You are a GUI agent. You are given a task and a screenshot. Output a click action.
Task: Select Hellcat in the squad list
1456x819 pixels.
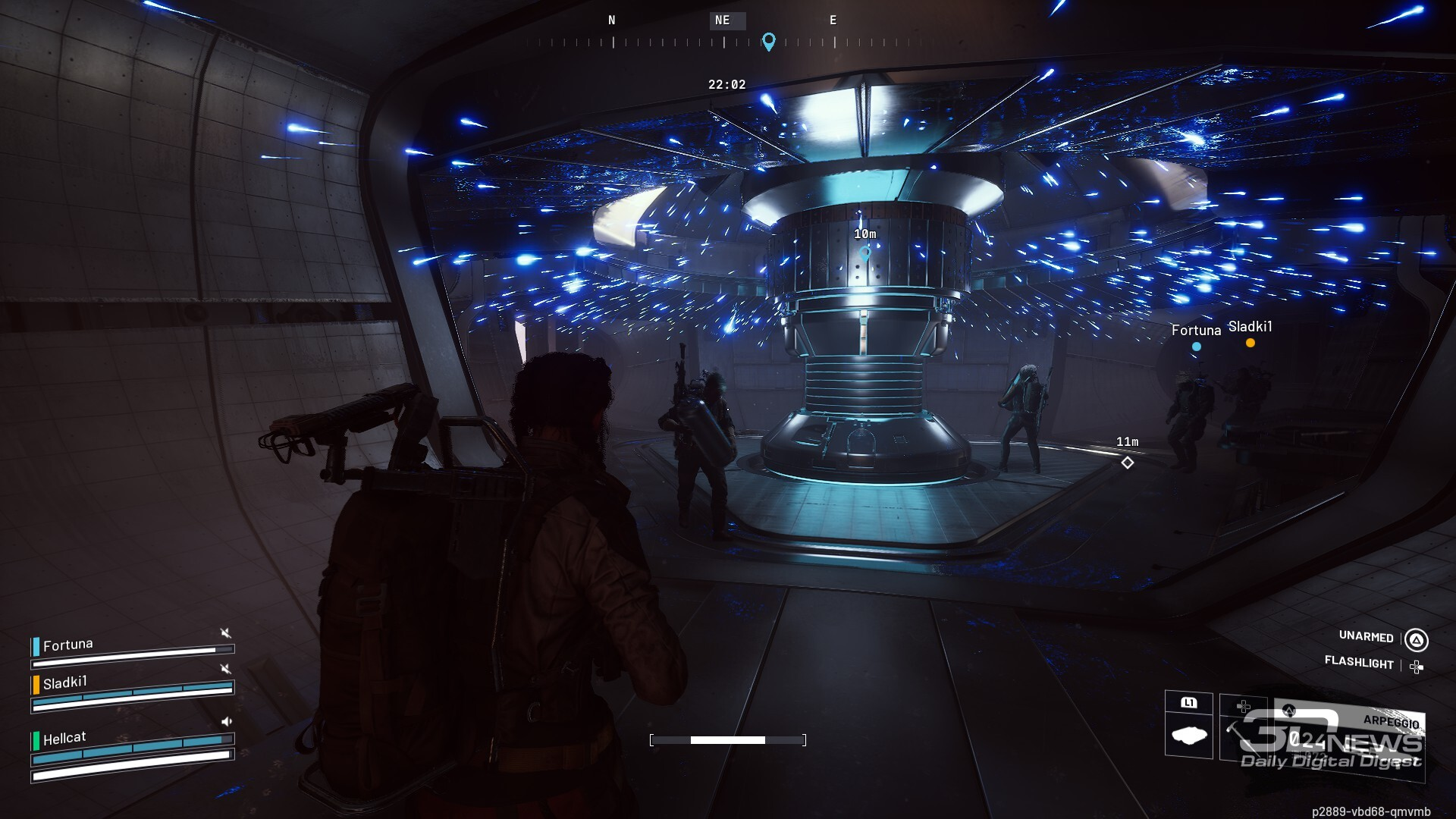tap(64, 738)
